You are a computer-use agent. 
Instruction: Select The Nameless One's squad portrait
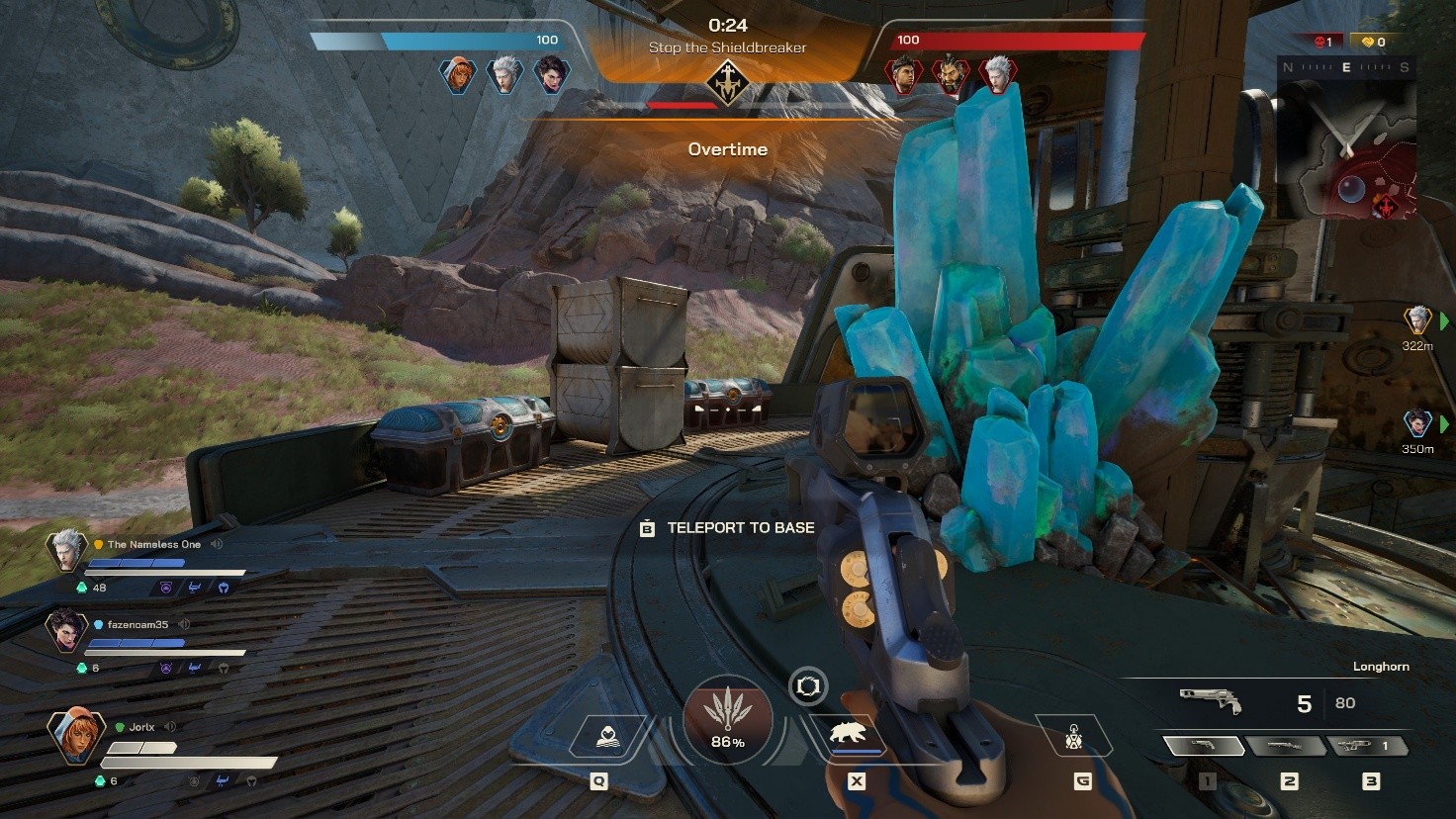pos(66,550)
